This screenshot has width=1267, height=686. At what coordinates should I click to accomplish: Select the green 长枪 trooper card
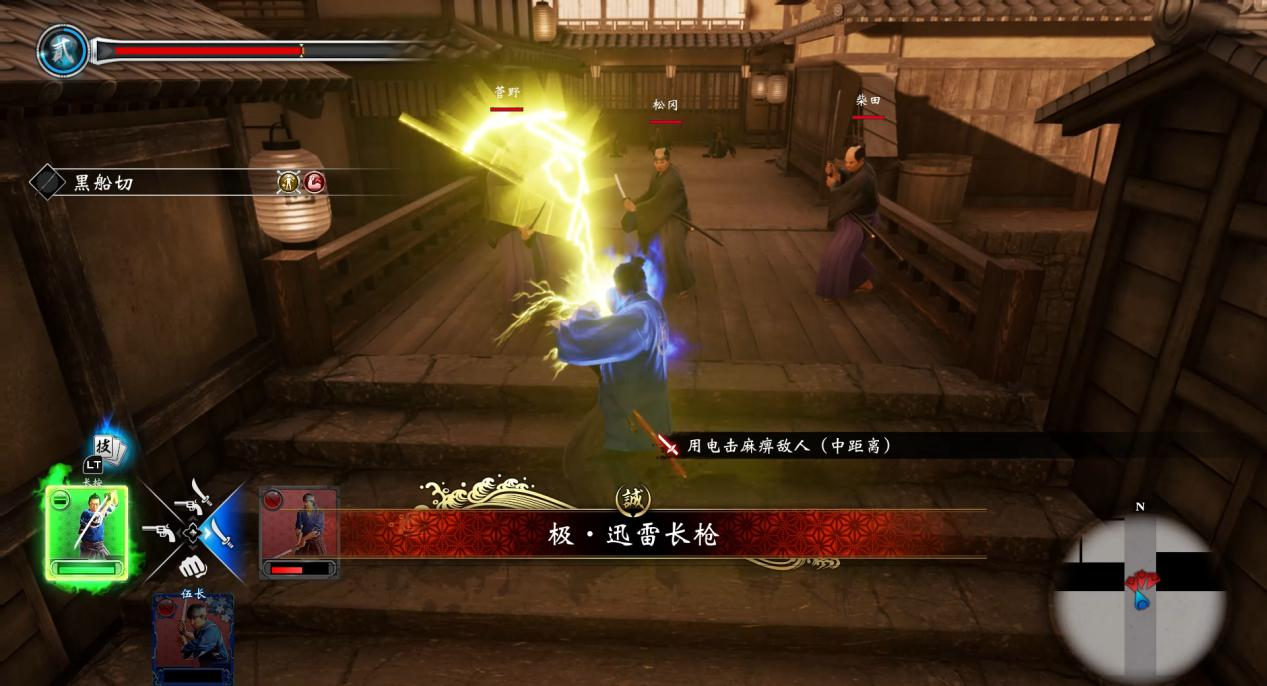(87, 532)
